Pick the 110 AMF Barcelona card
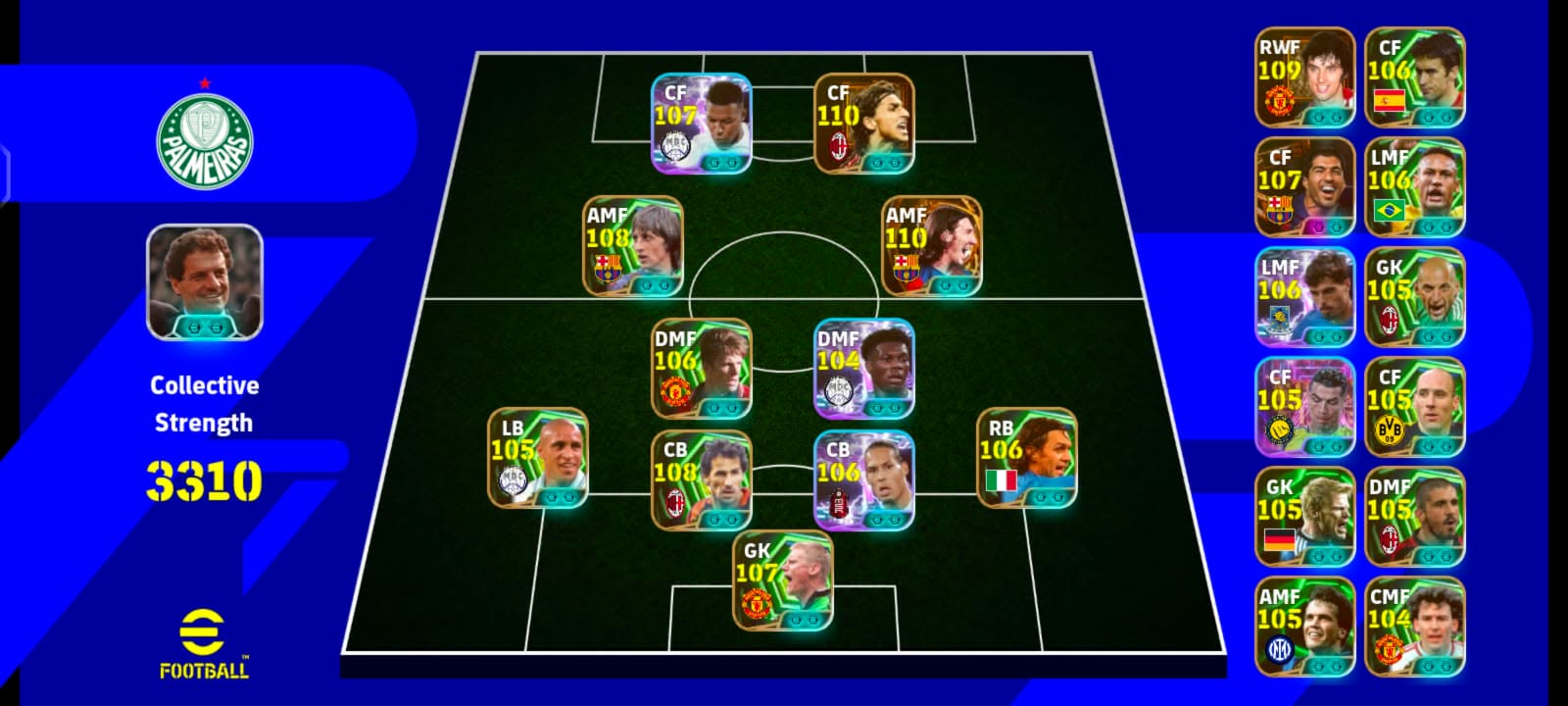Screen dimensions: 1568x706 [932, 246]
